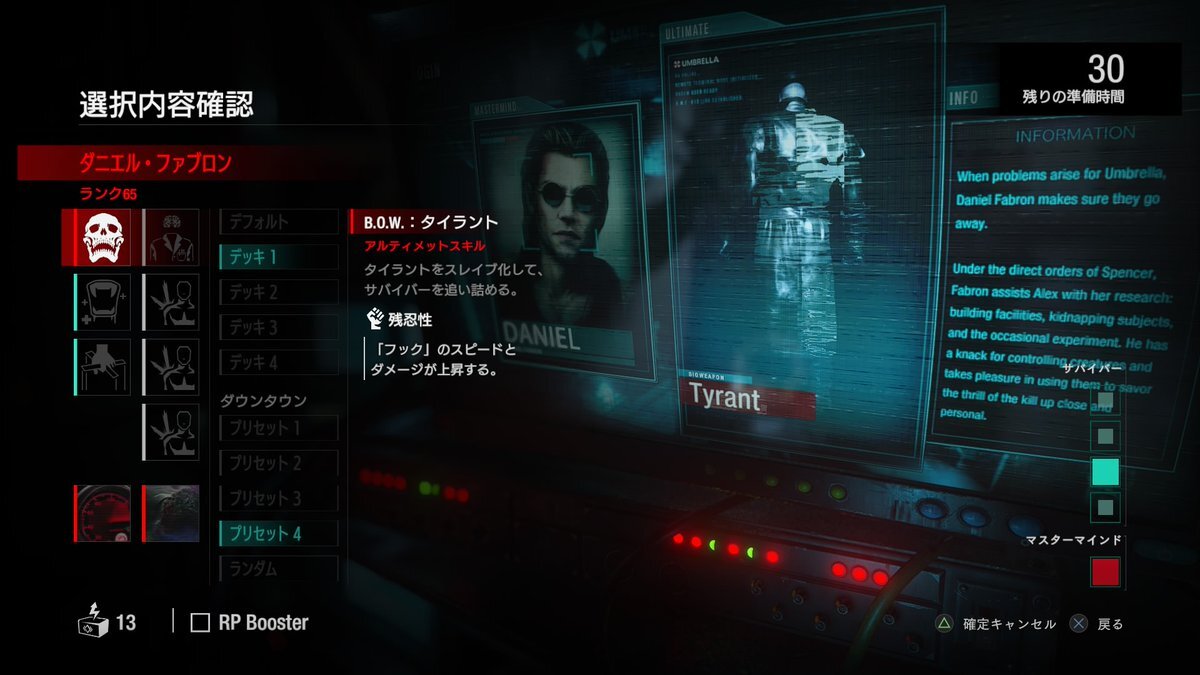Screen dimensions: 1200x675
Task: Select the hand grabbing bars skill slot
Action: click(x=102, y=367)
